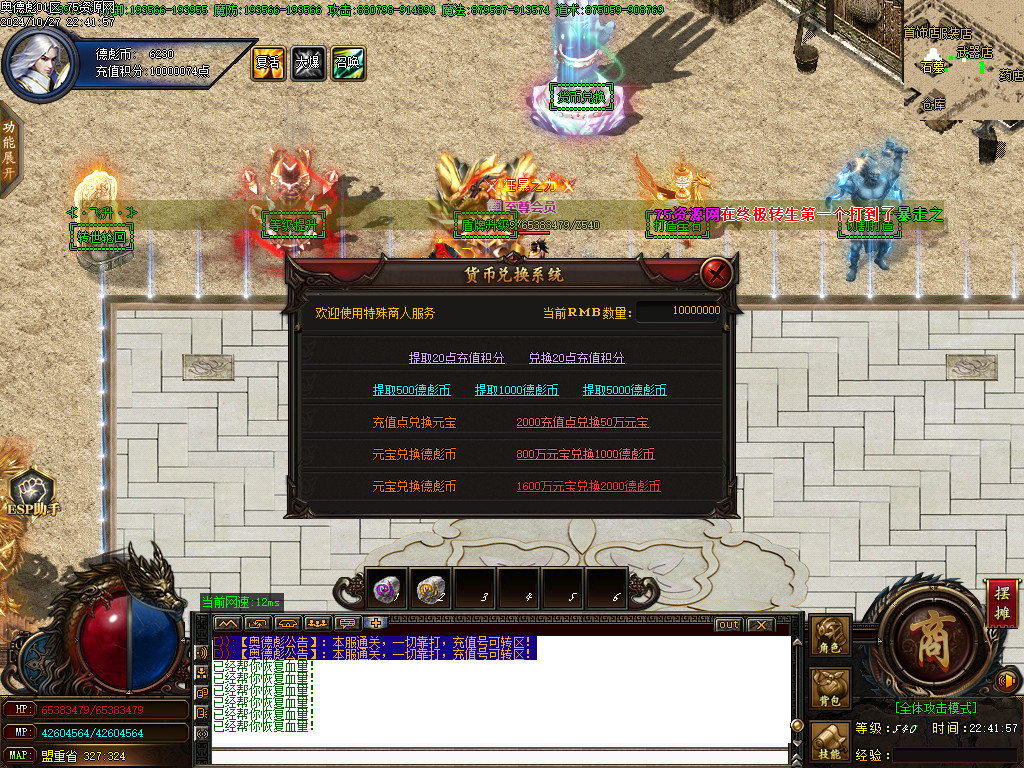Choose 提取20点充值积分 link
1024x768 pixels.
pos(457,358)
